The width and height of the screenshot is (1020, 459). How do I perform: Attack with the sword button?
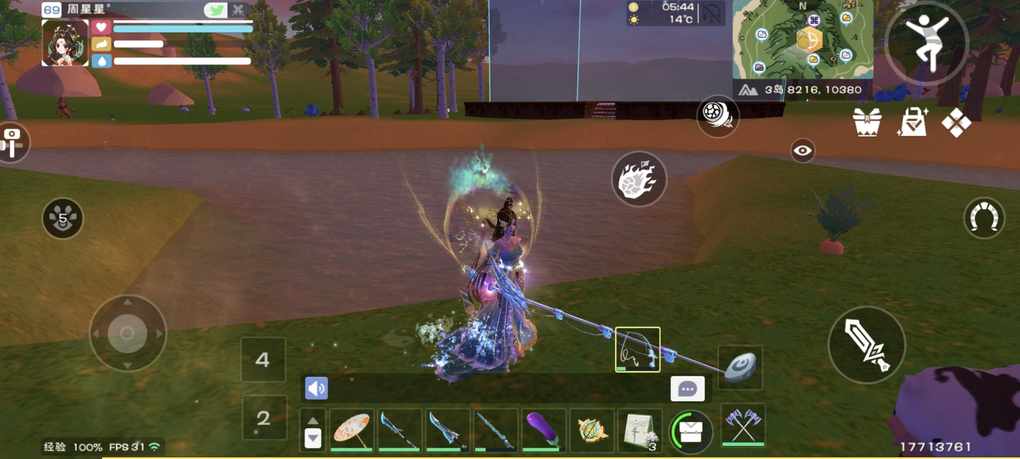click(x=866, y=344)
